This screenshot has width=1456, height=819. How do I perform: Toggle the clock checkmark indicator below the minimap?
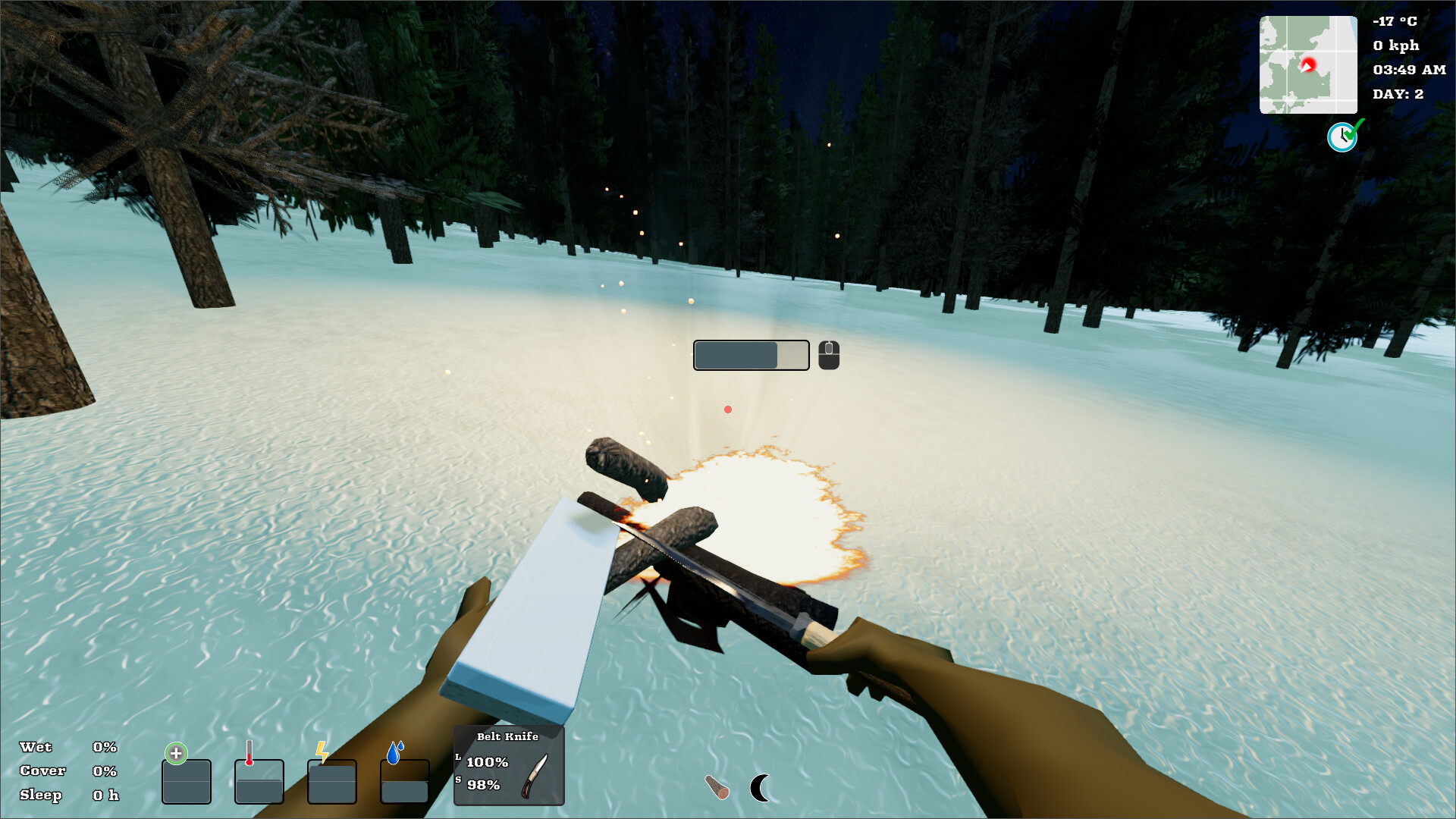(1343, 135)
